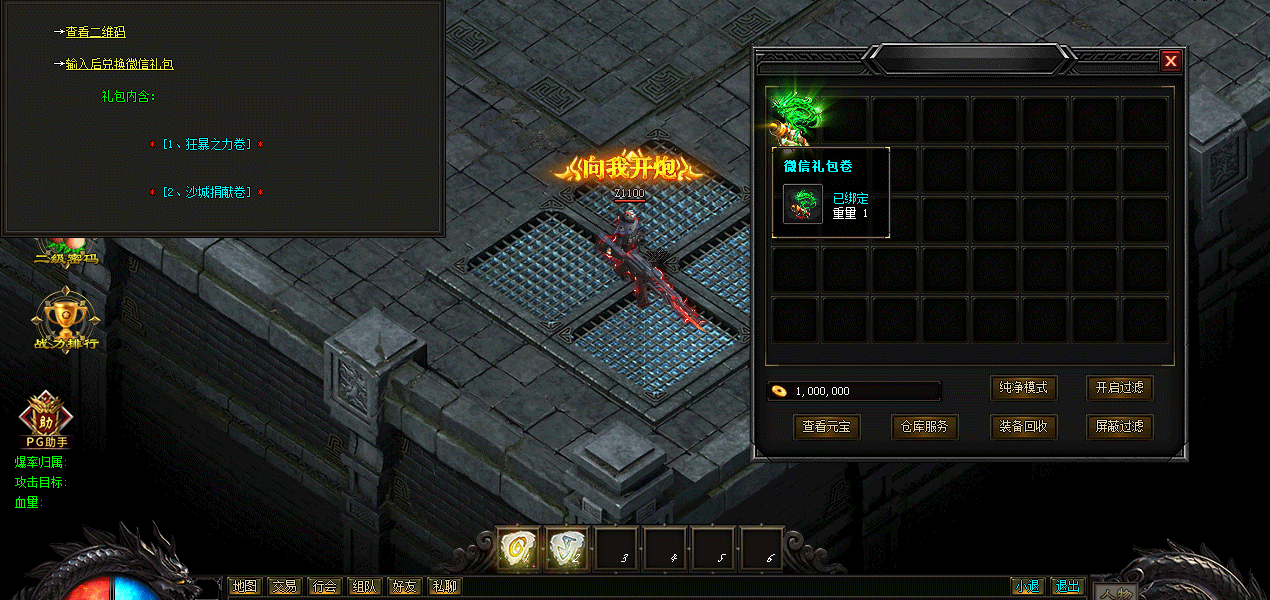The height and width of the screenshot is (600, 1270).
Task: Enable 纯净模式 in the bag
Action: (x=1024, y=388)
